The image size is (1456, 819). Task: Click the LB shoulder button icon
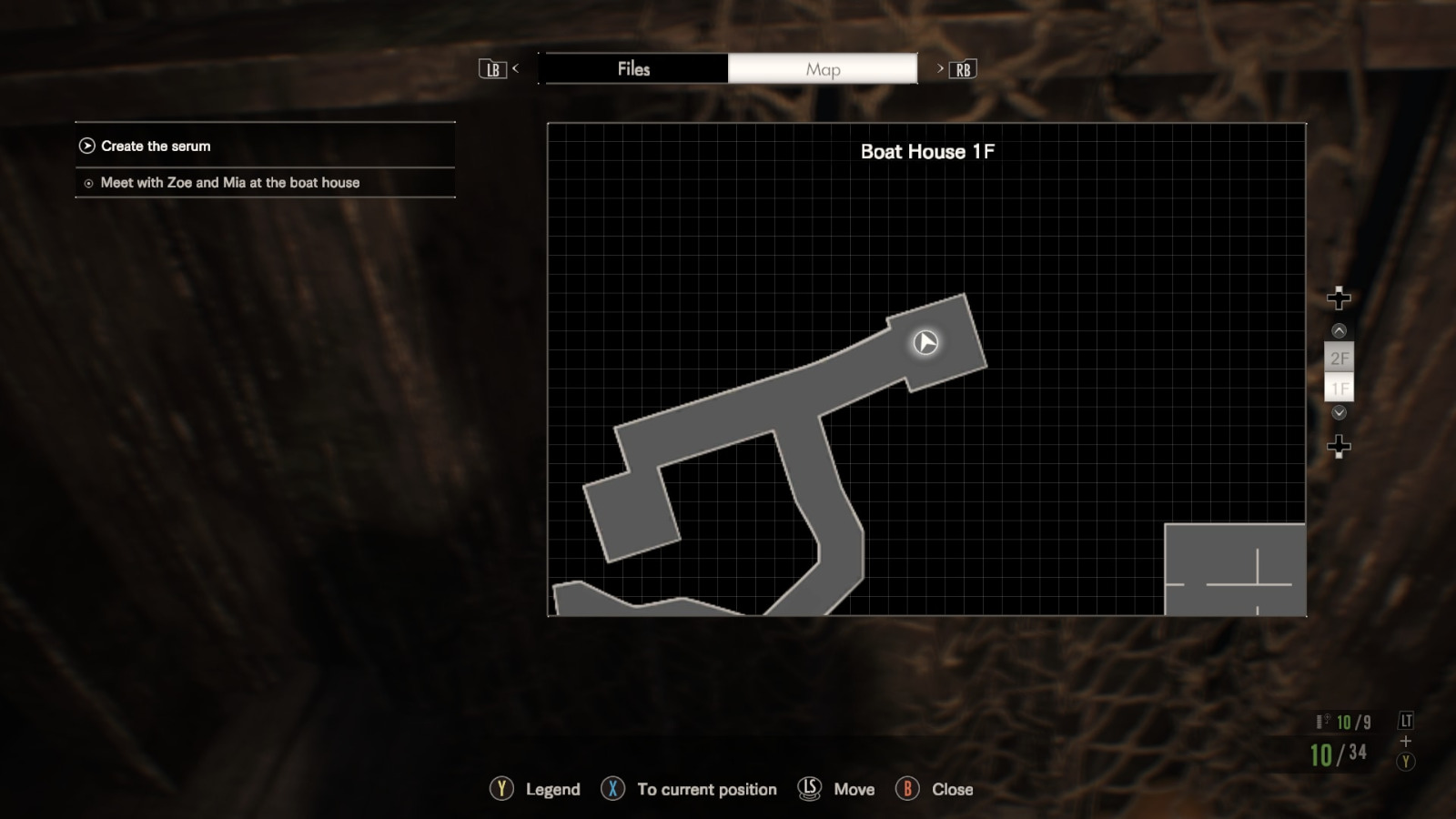coord(492,68)
